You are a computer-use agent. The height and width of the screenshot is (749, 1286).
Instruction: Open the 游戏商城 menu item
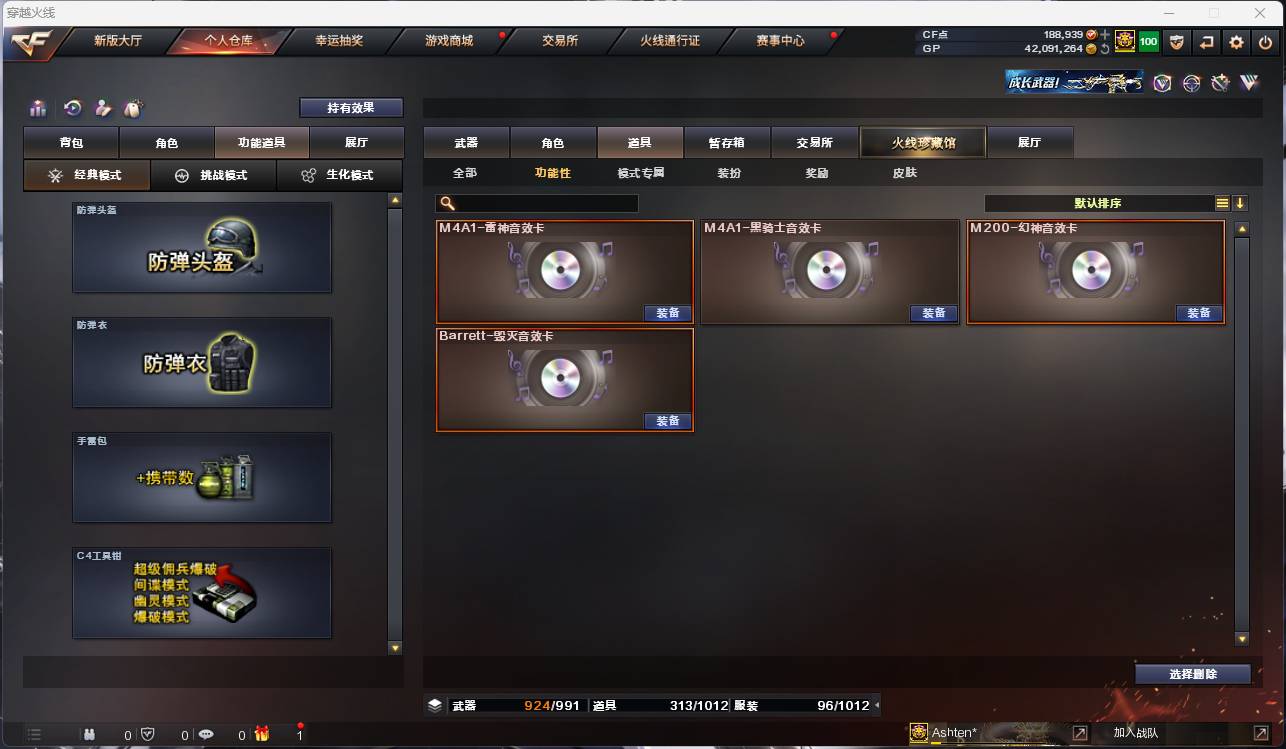coord(447,42)
